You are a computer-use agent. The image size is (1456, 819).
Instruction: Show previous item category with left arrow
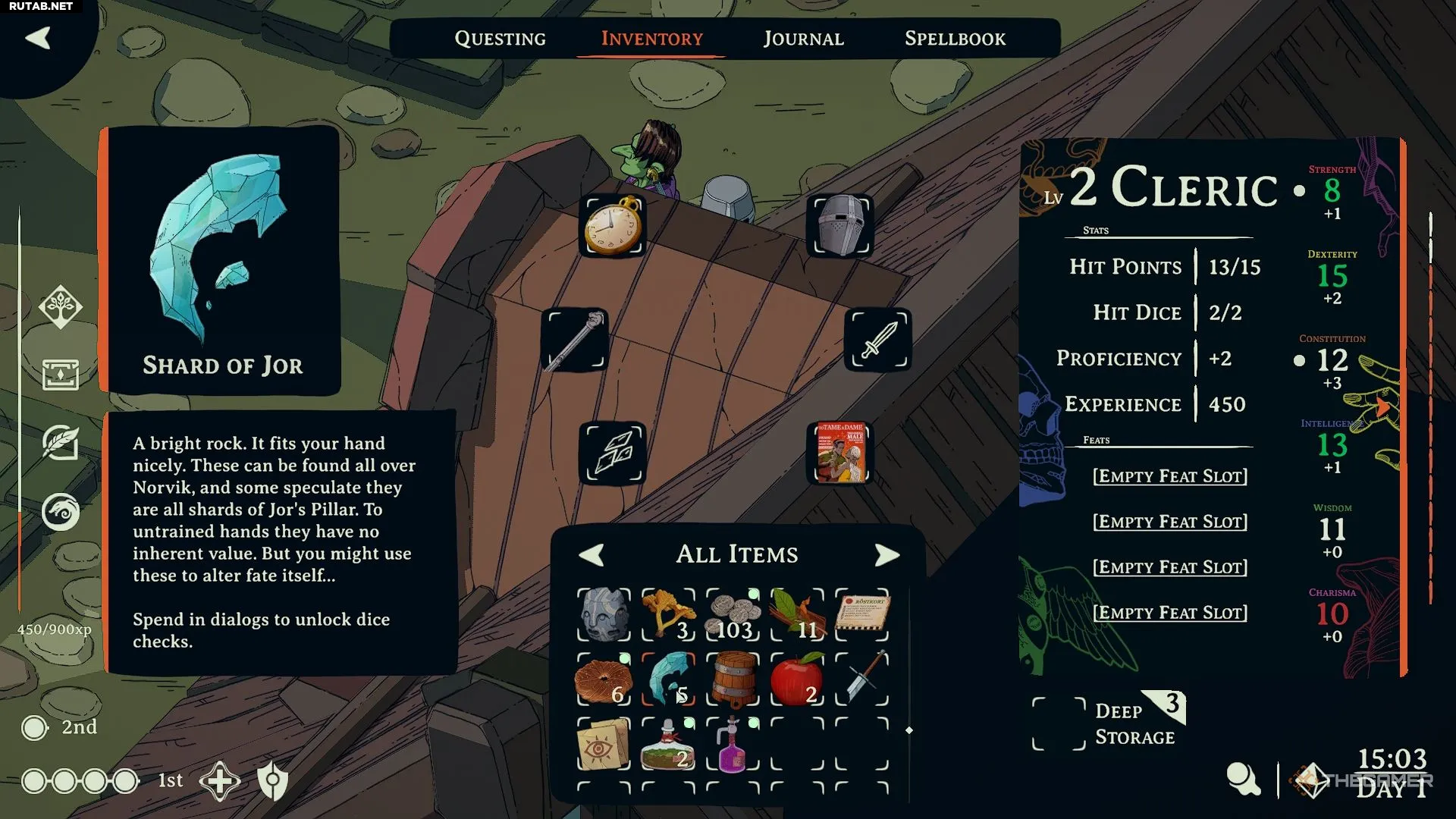pos(591,554)
